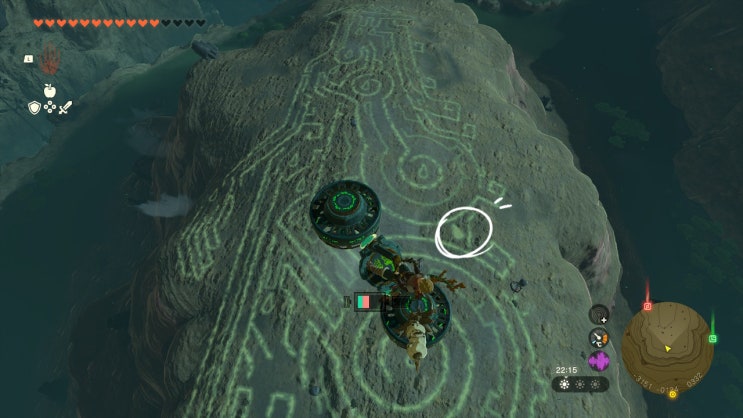This screenshot has width=743, height=418.
Task: Click the yellow circle marker below minimap
Action: [672, 394]
